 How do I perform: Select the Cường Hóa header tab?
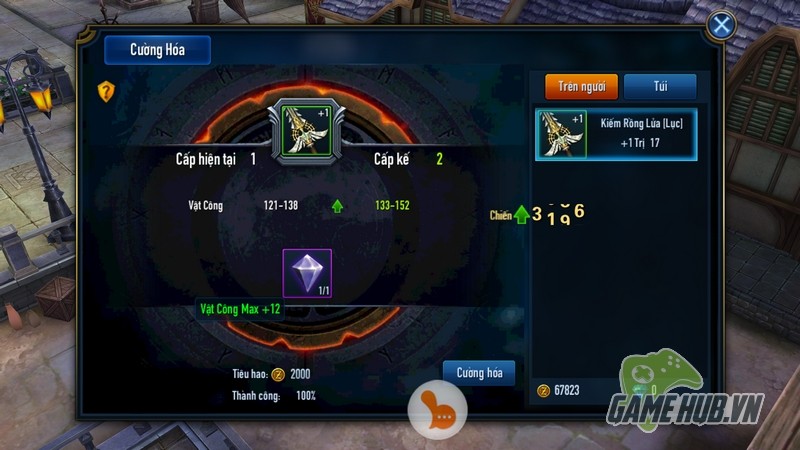[x=157, y=50]
